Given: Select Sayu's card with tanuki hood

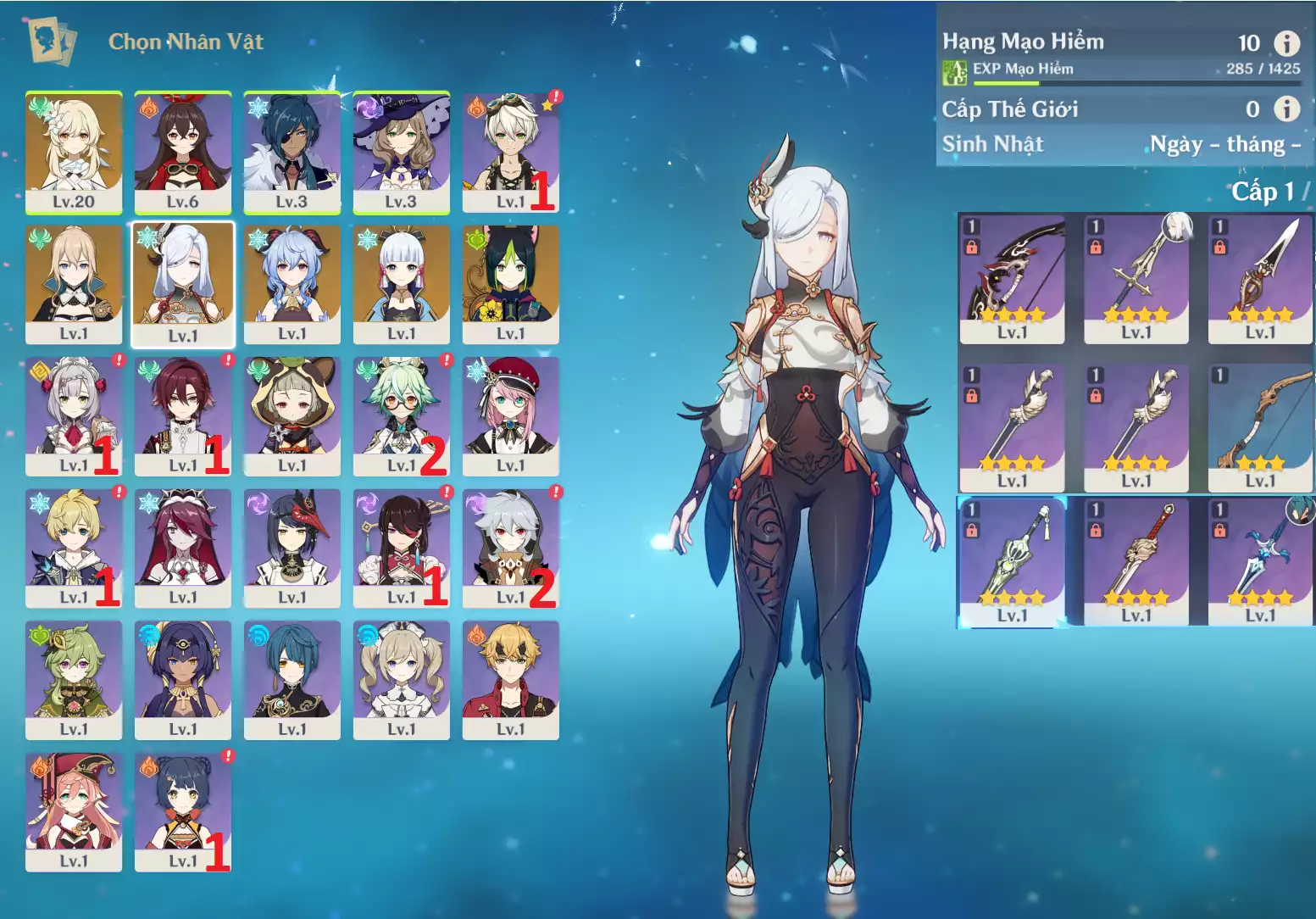Looking at the screenshot, I should [292, 415].
